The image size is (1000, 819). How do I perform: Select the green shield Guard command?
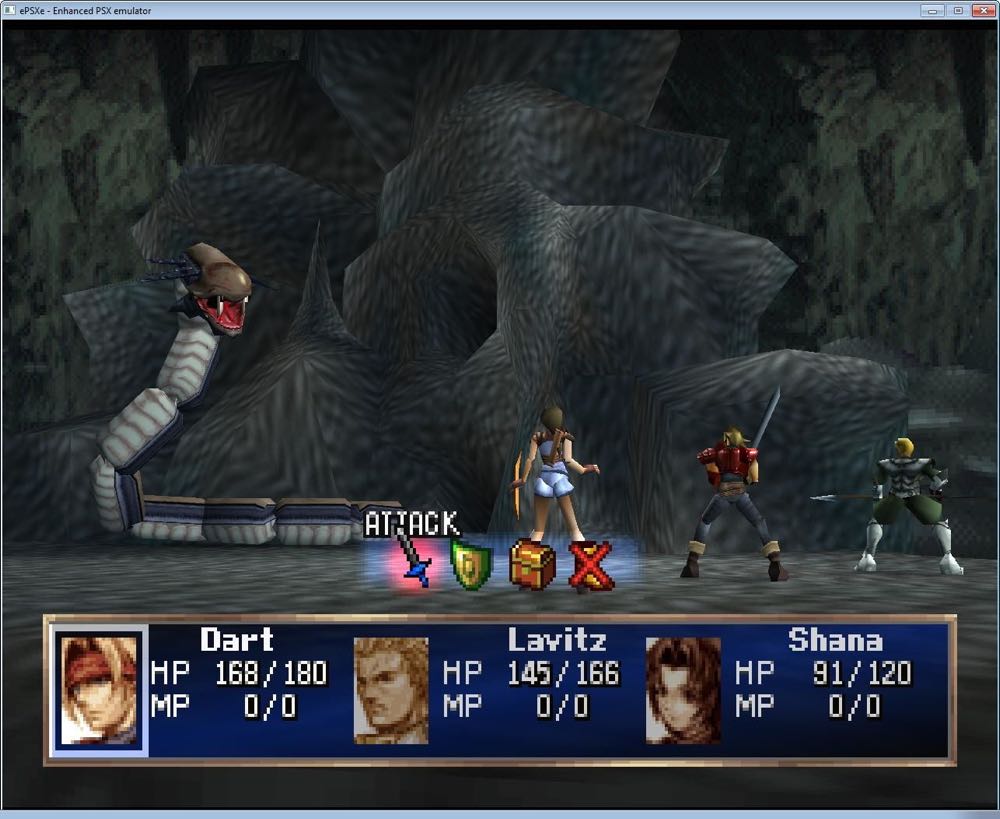pos(470,564)
